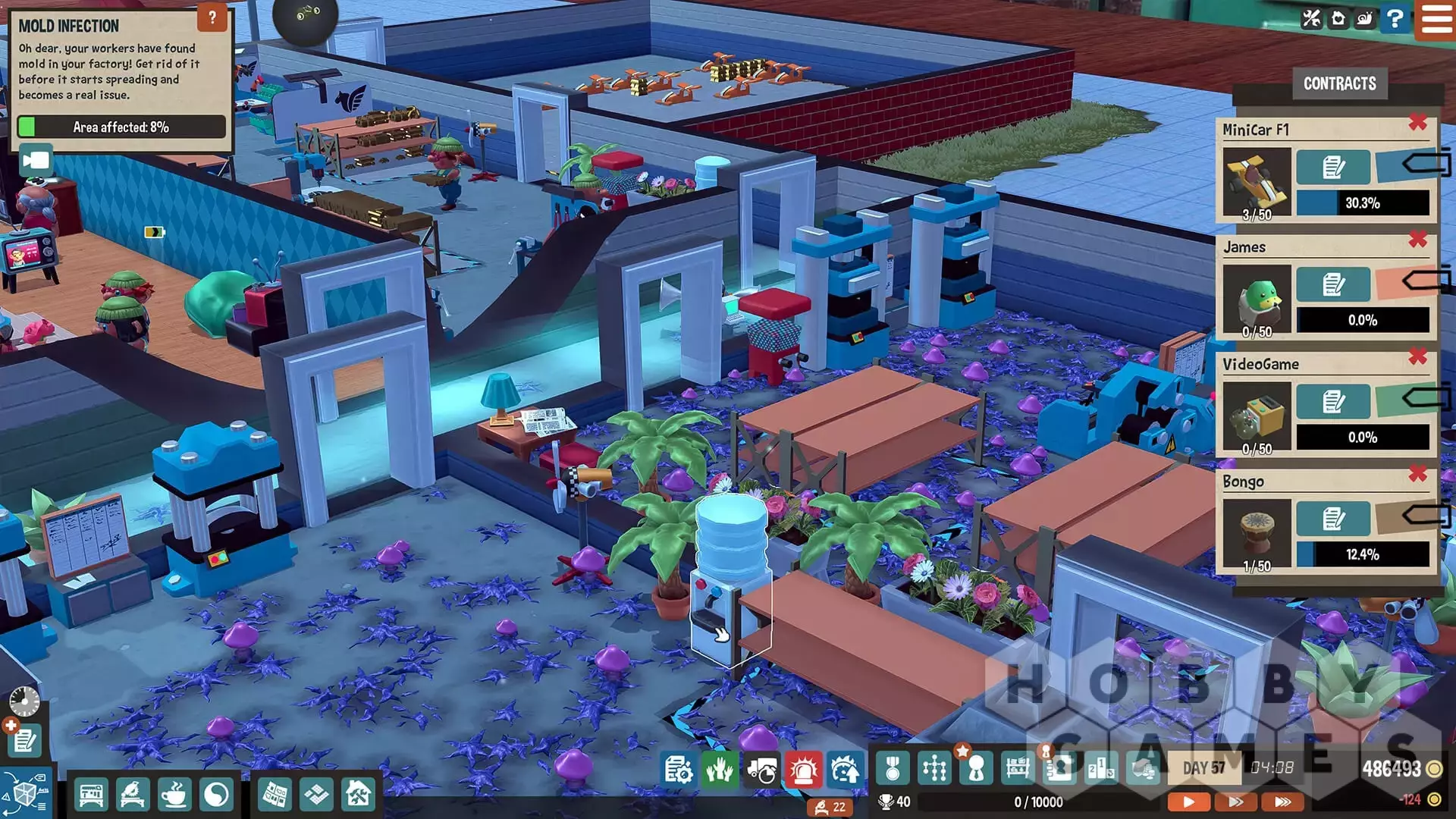
Task: Open the red alarm siren panel
Action: click(x=803, y=770)
